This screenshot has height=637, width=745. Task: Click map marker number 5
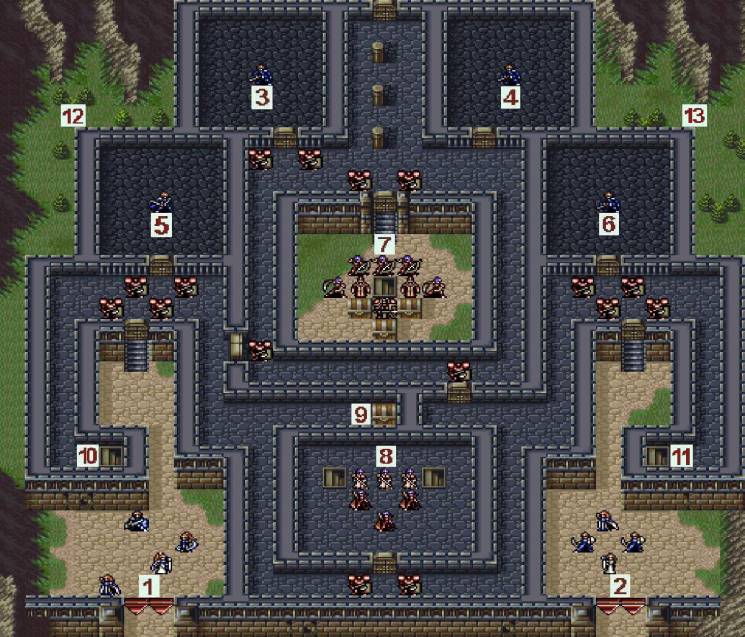pyautogui.click(x=161, y=225)
